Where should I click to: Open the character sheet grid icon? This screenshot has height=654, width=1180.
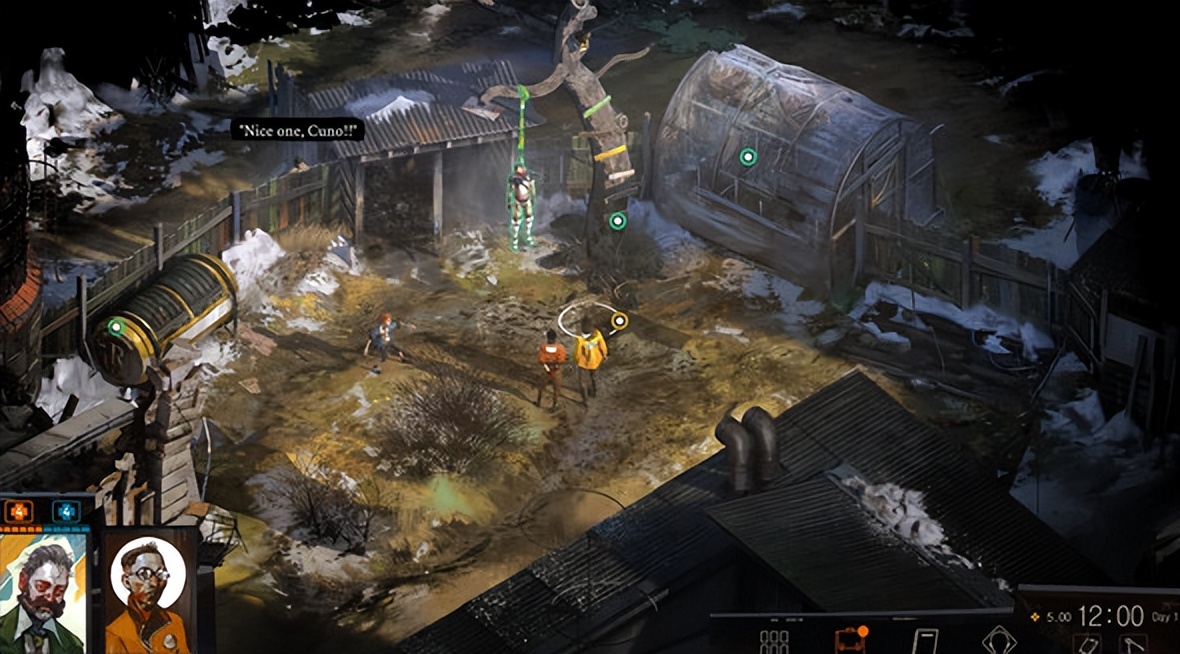pos(774,640)
